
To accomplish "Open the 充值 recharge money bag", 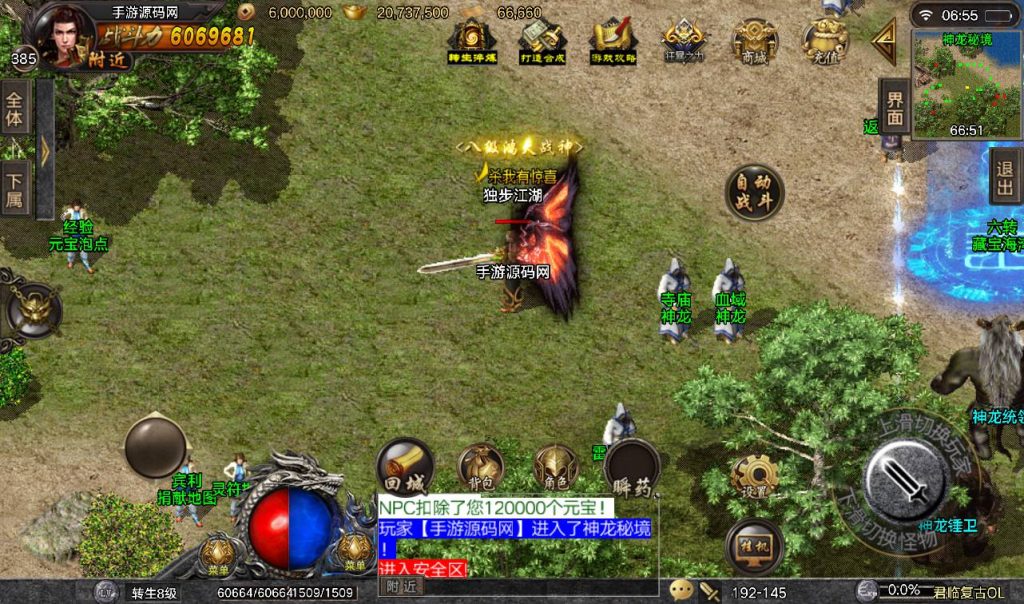I will [826, 42].
